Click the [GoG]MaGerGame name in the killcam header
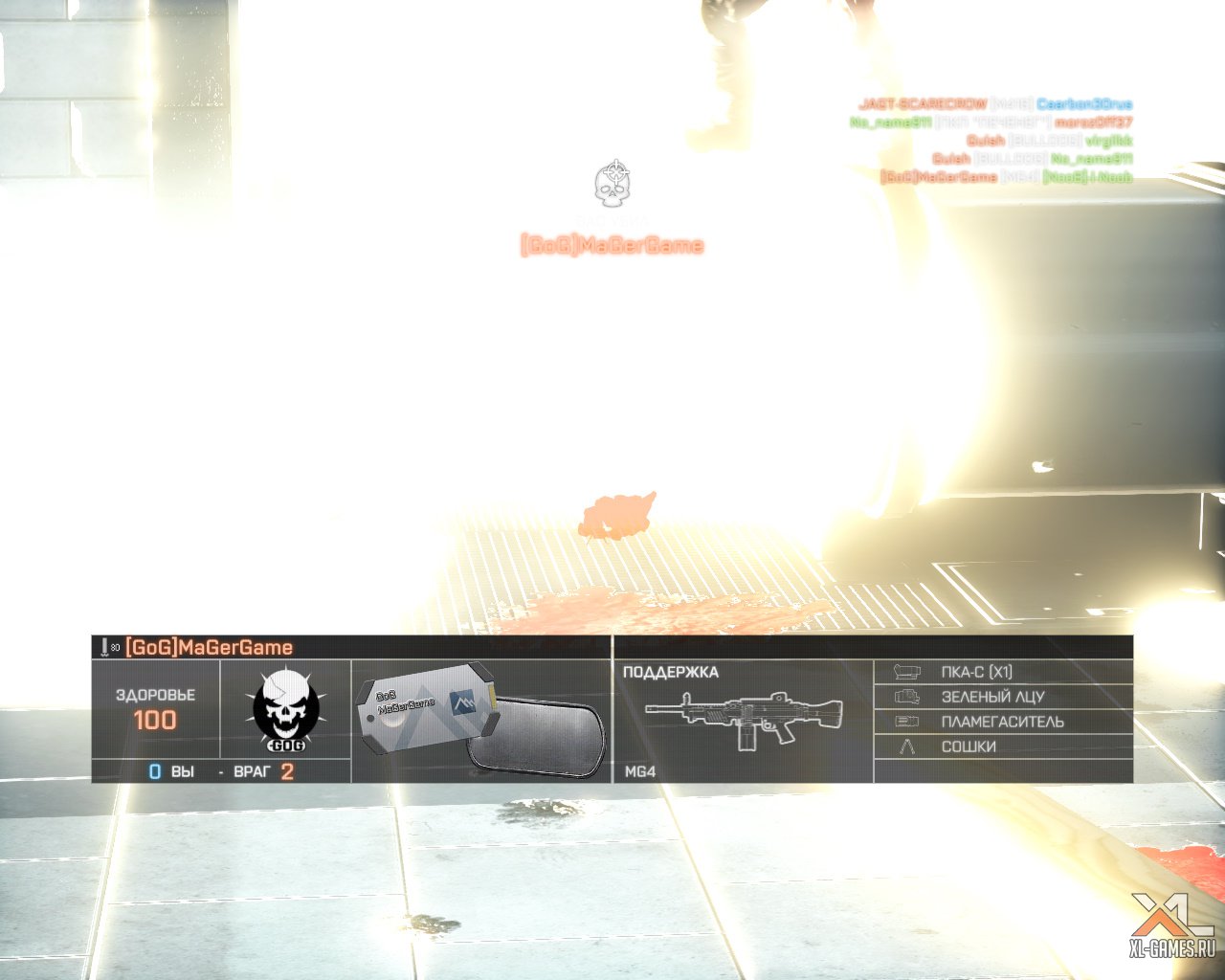This screenshot has width=1225, height=980. (x=209, y=647)
